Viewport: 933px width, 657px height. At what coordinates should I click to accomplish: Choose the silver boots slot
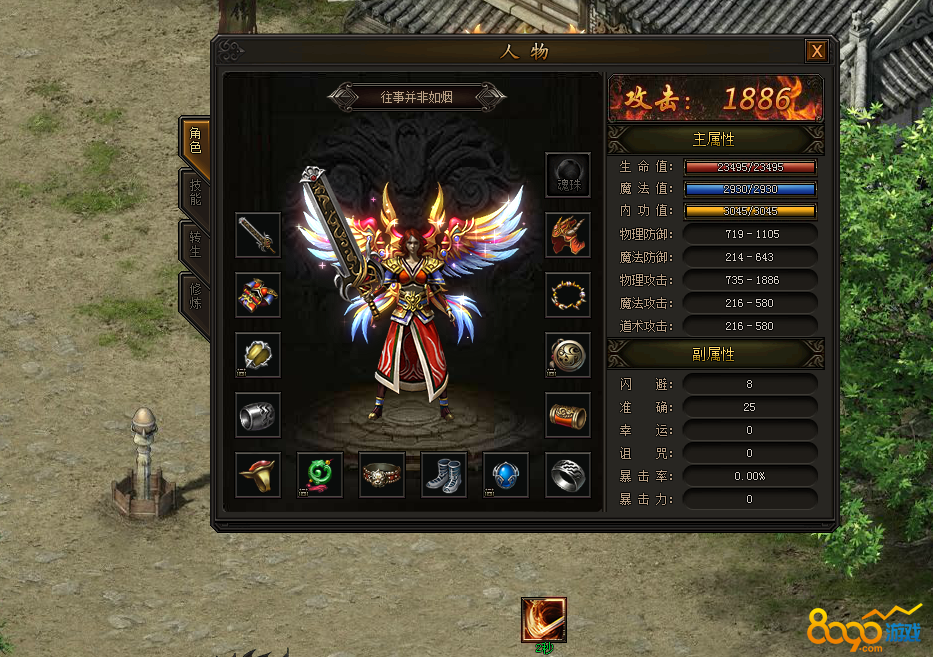(x=444, y=475)
